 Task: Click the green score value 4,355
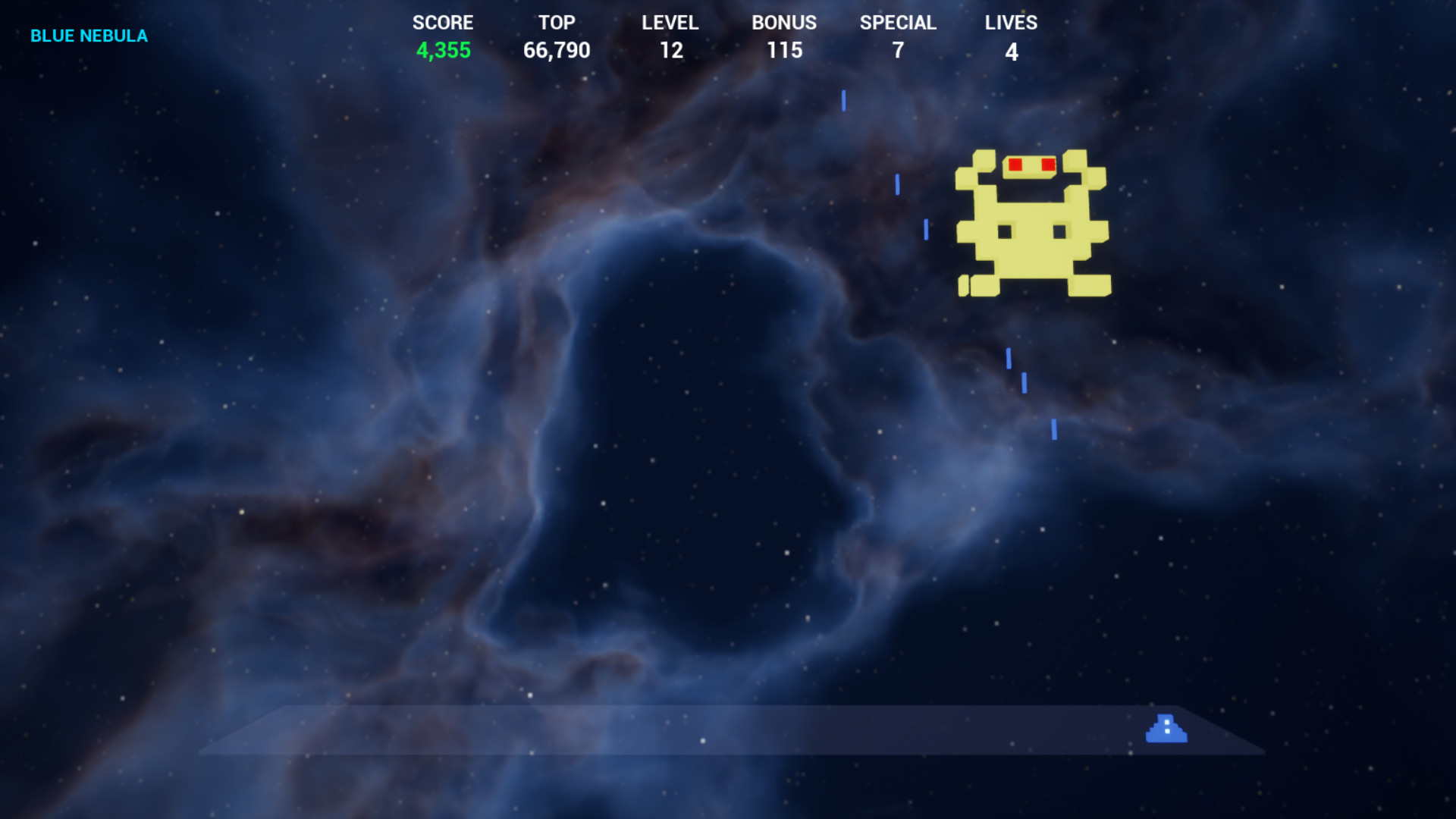click(444, 51)
